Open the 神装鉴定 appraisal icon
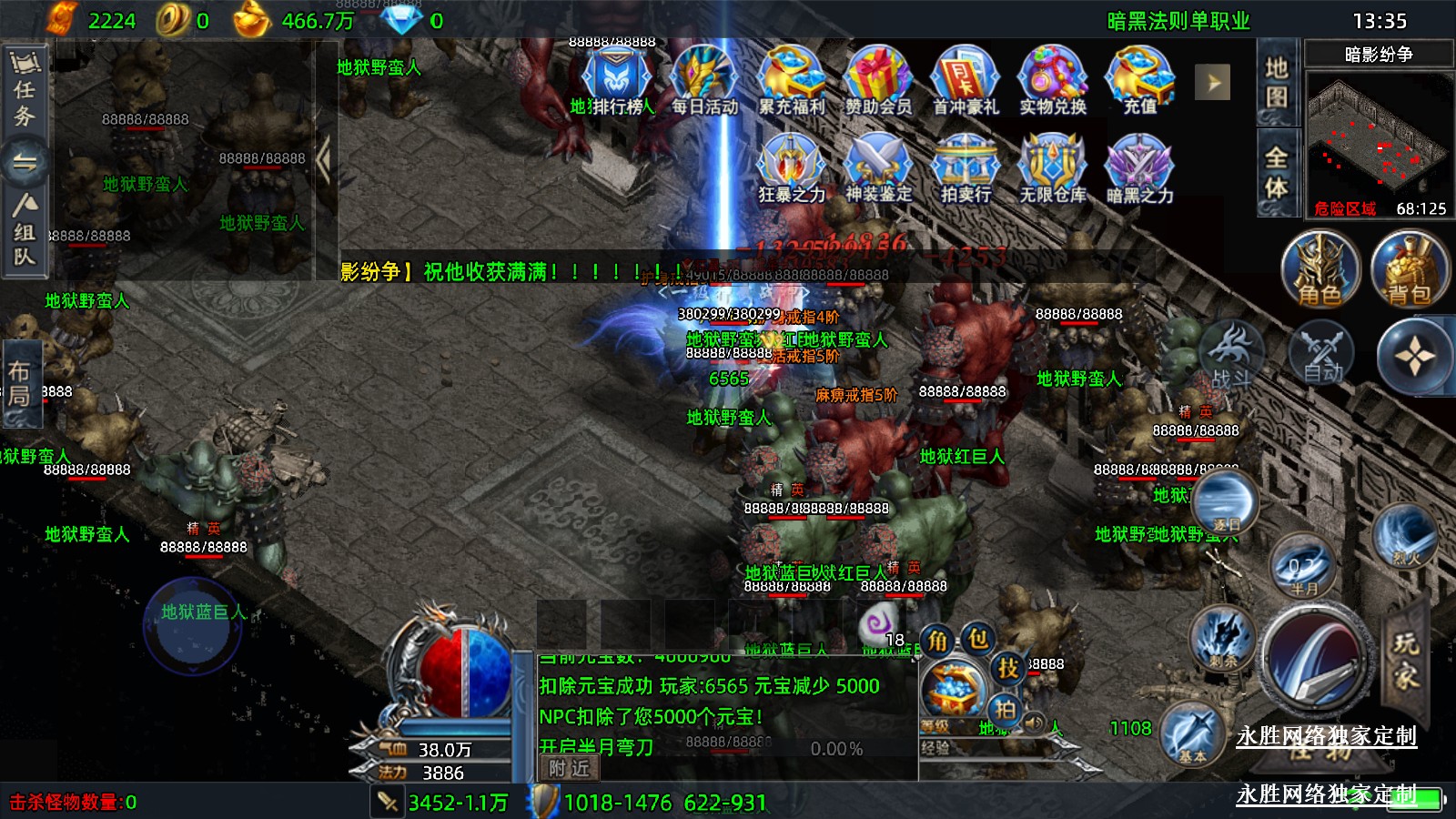 (878, 168)
